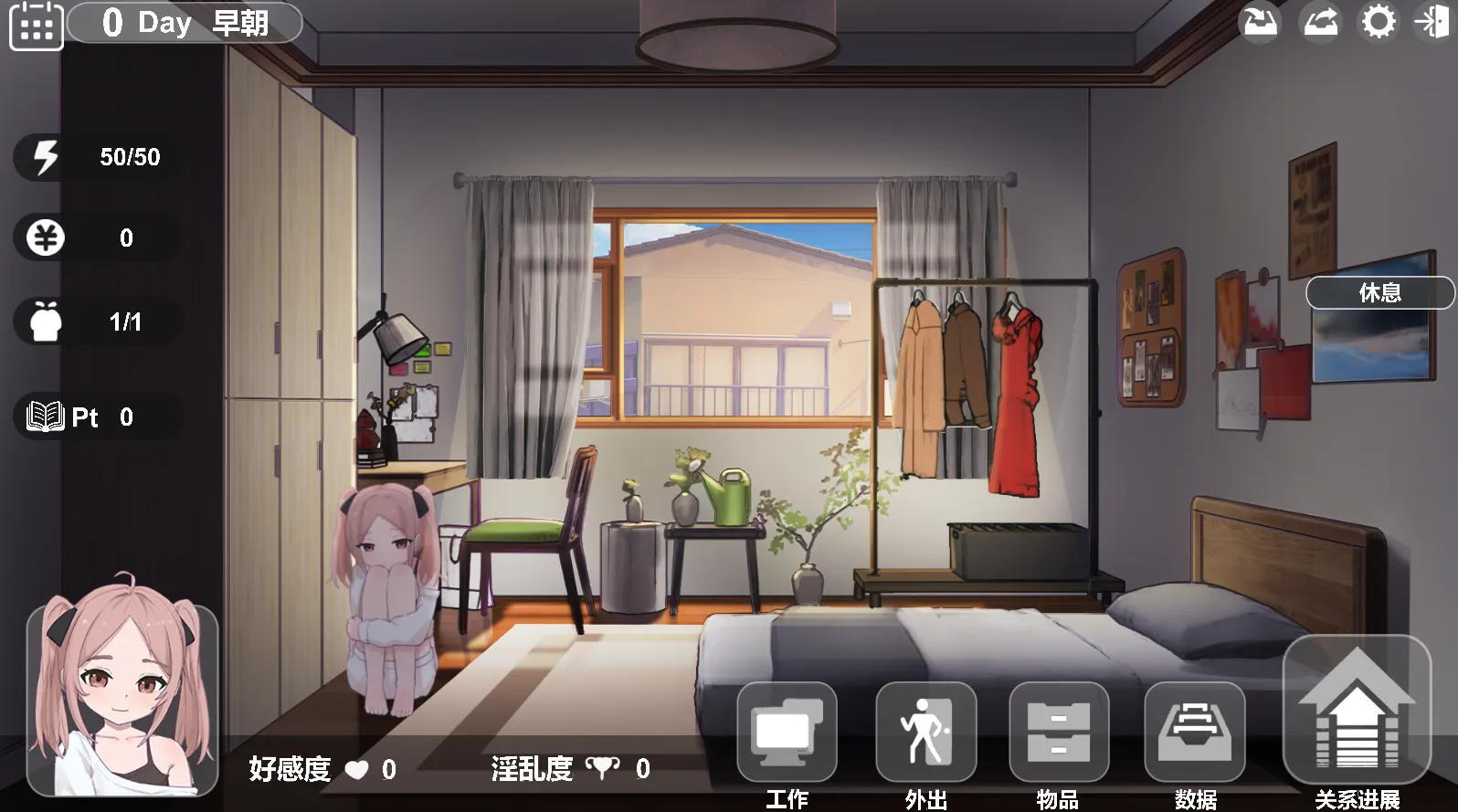Open the settings gear icon
The width and height of the screenshot is (1458, 812).
click(1379, 23)
